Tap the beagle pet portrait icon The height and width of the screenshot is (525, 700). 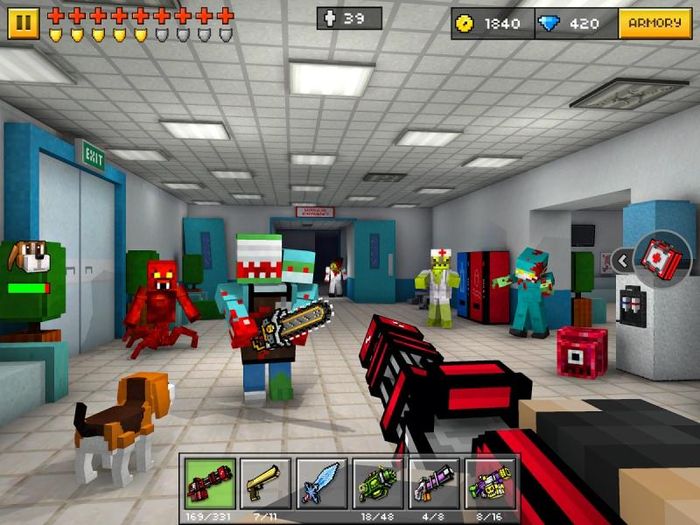pos(27,259)
